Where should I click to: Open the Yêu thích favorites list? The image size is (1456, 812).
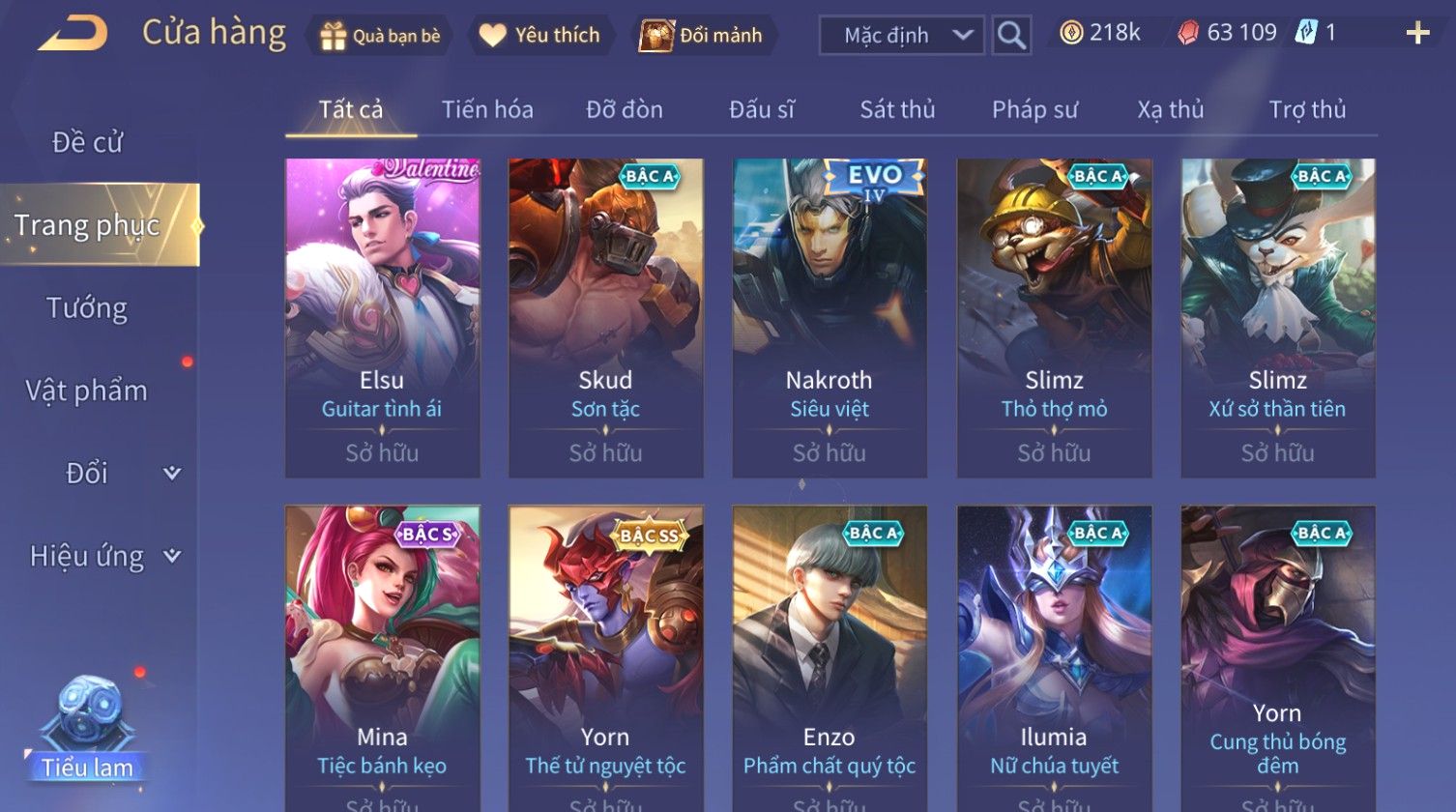coord(540,36)
